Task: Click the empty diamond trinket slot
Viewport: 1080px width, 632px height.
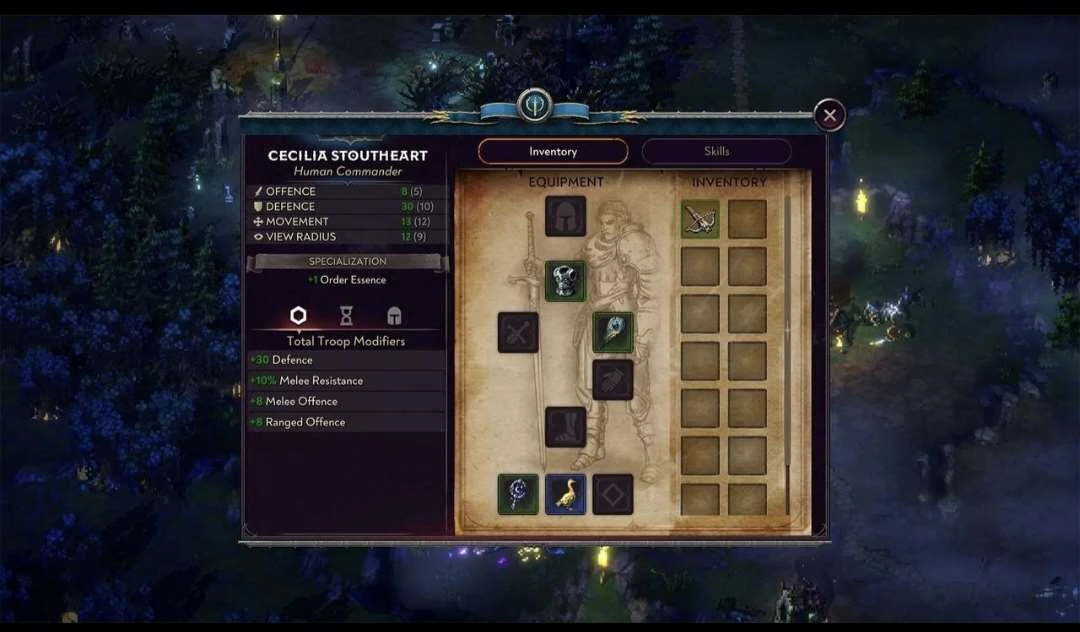Action: (x=613, y=494)
